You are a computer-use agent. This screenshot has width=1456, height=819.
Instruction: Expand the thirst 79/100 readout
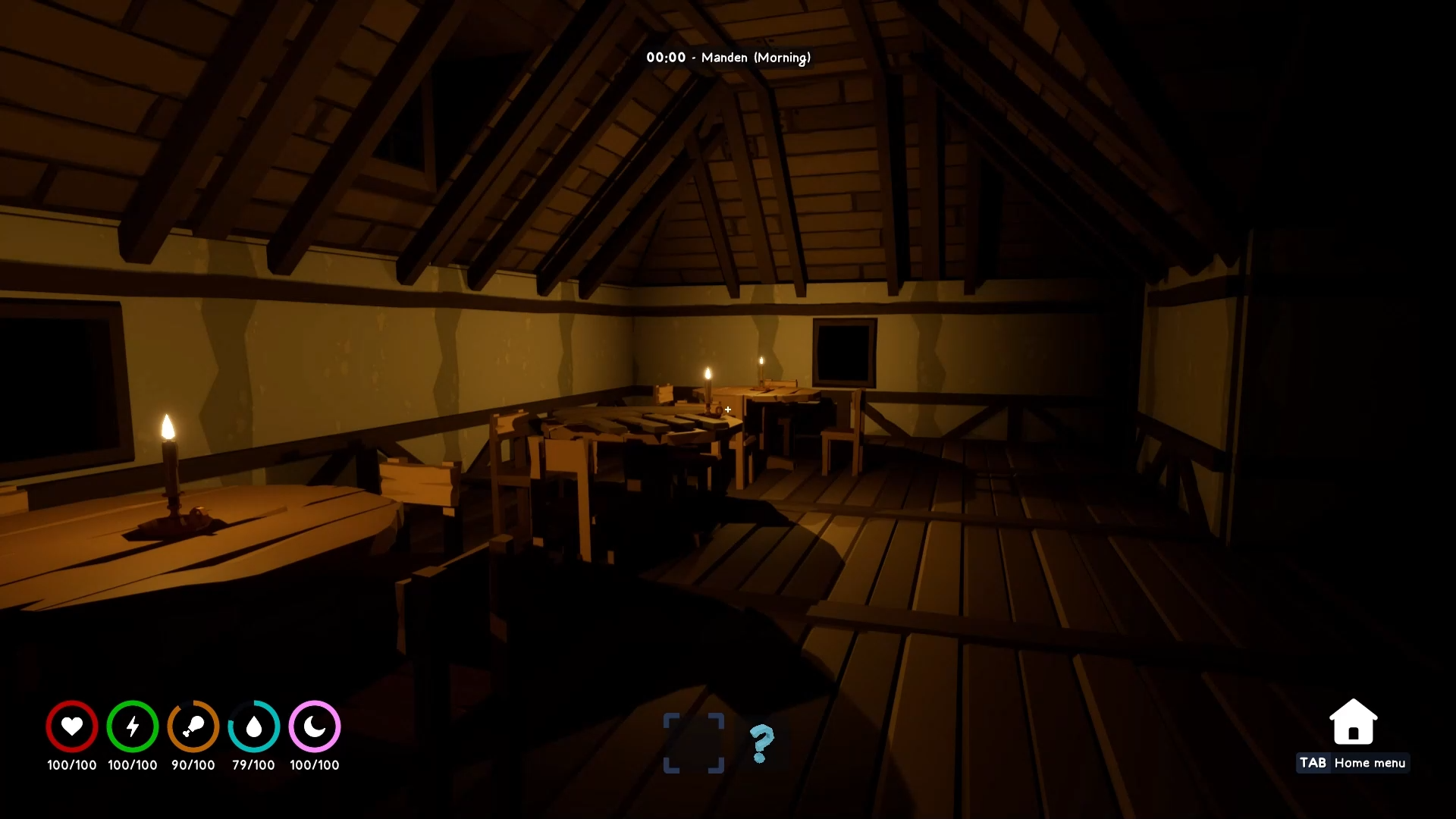pos(253,765)
